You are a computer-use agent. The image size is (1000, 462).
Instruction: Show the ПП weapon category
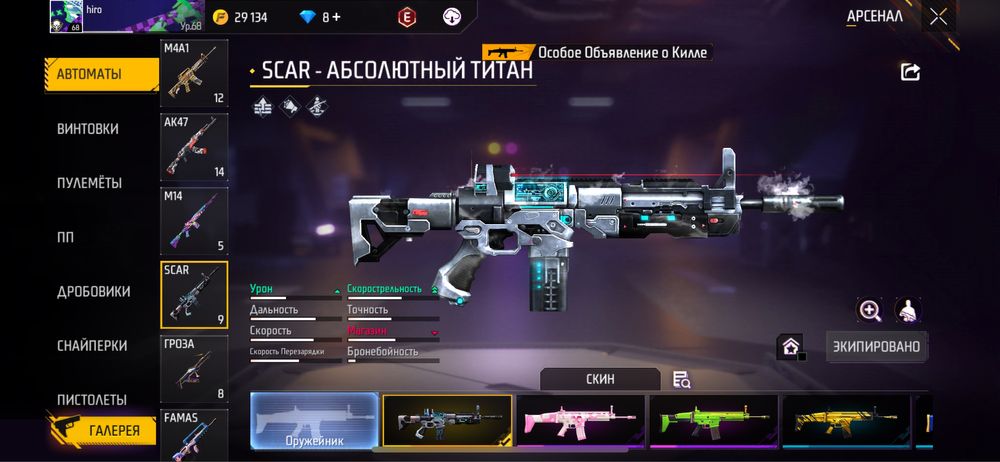point(66,237)
